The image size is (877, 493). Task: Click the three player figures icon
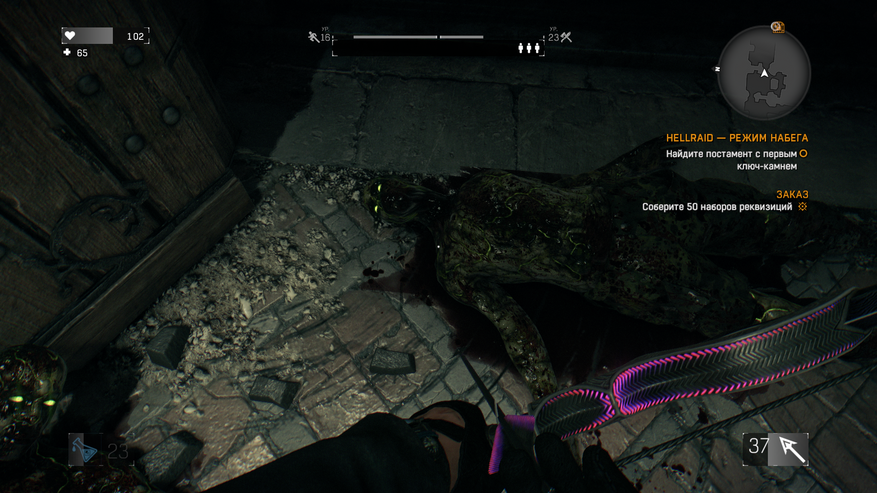pyautogui.click(x=529, y=48)
